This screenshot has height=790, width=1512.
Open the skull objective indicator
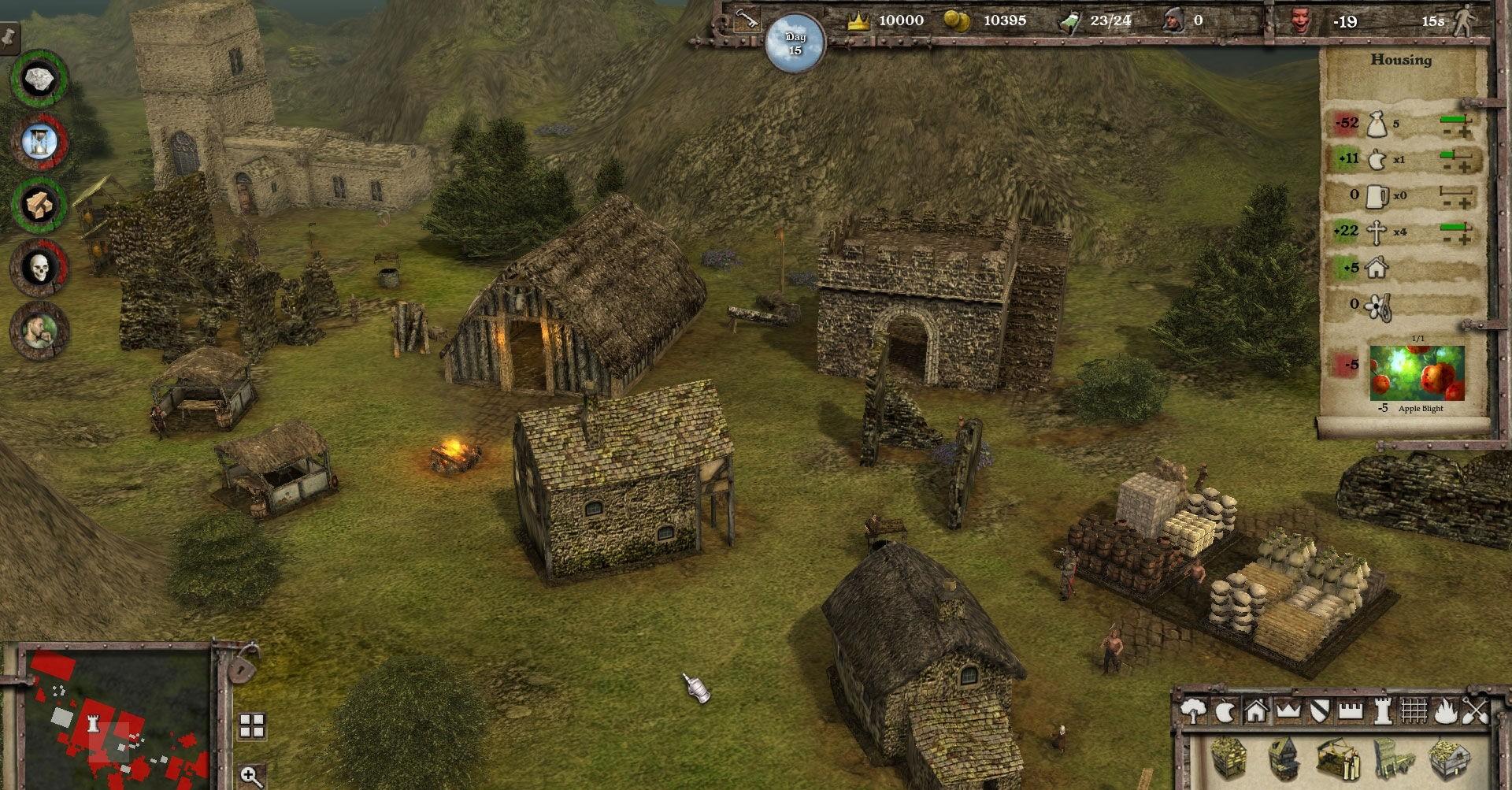[x=39, y=269]
